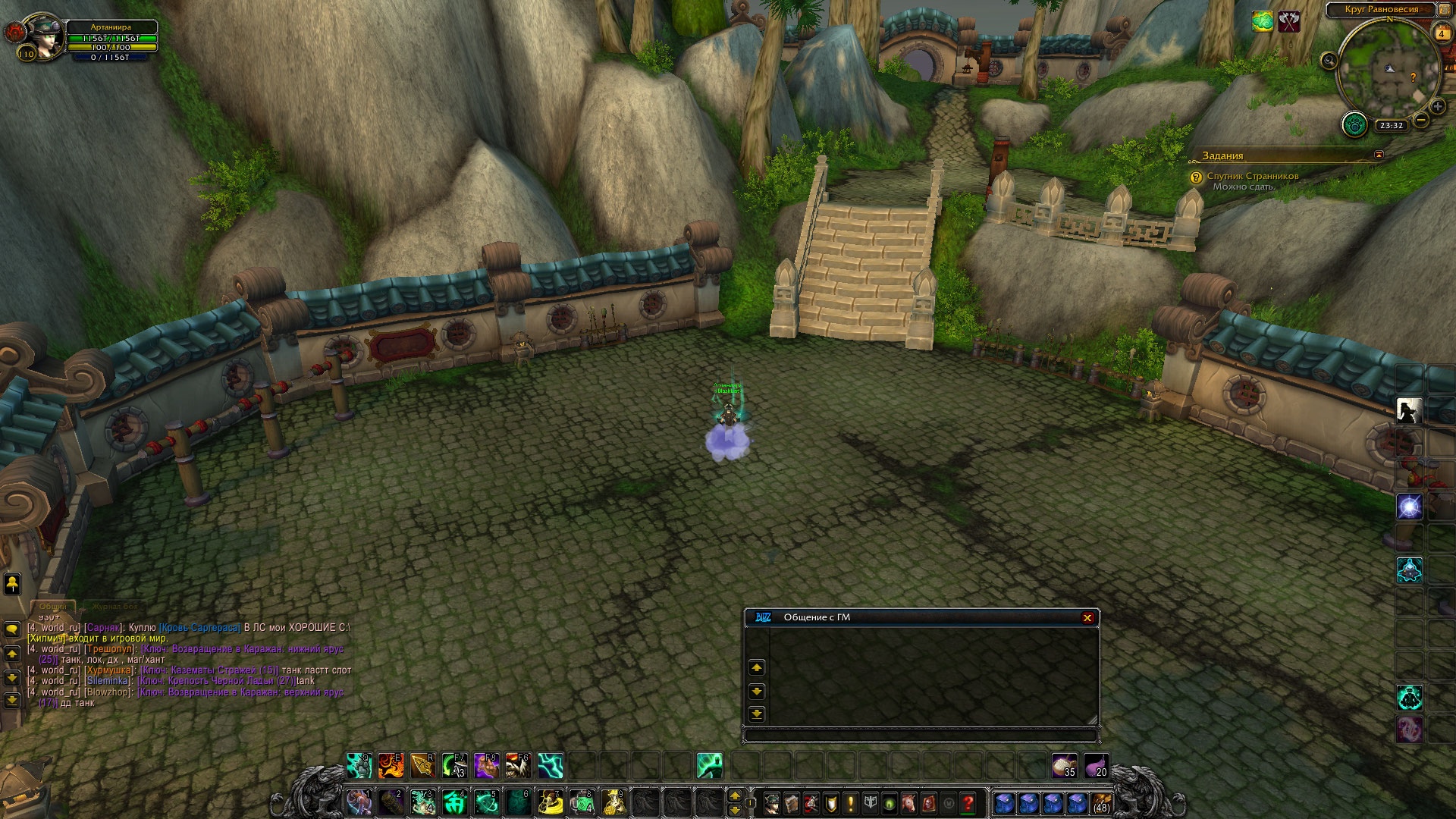Use the food item with 35 charges
The width and height of the screenshot is (1456, 819).
[1064, 766]
